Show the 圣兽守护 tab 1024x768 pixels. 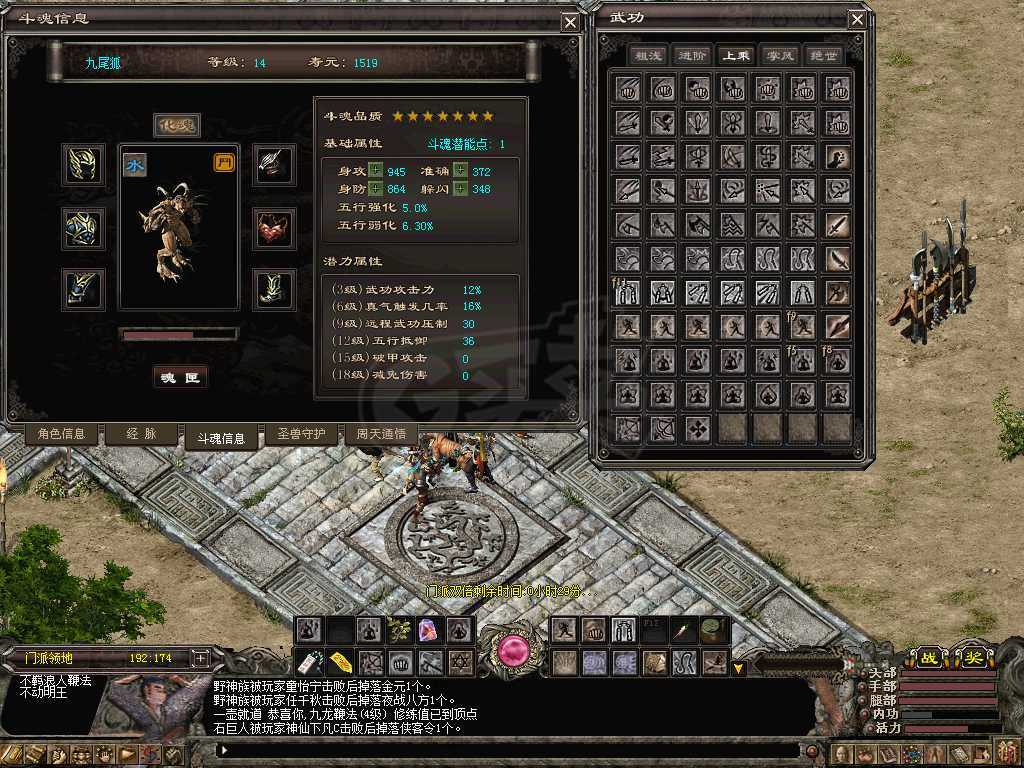(301, 434)
